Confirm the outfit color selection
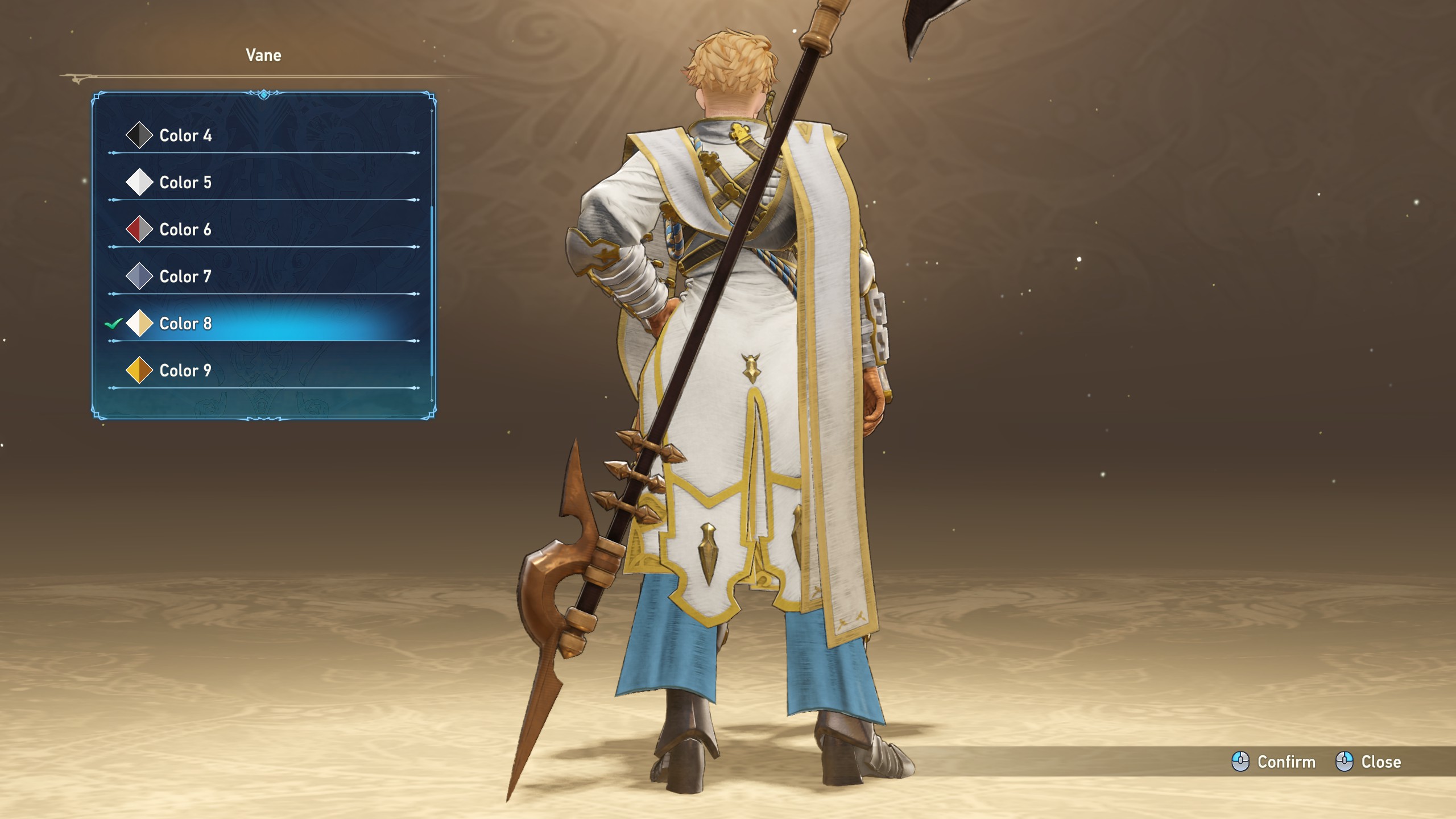Image resolution: width=1456 pixels, height=819 pixels. click(x=1274, y=762)
